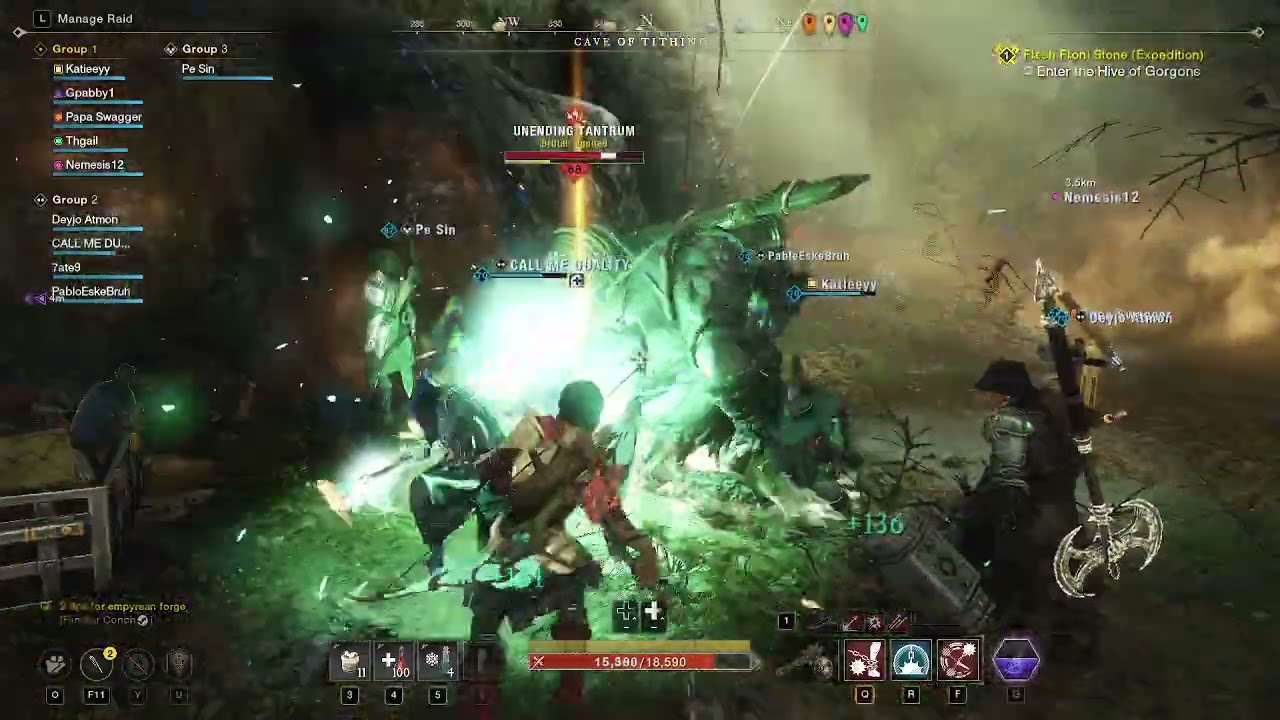Select Katieeyy in the raid list

[88, 69]
